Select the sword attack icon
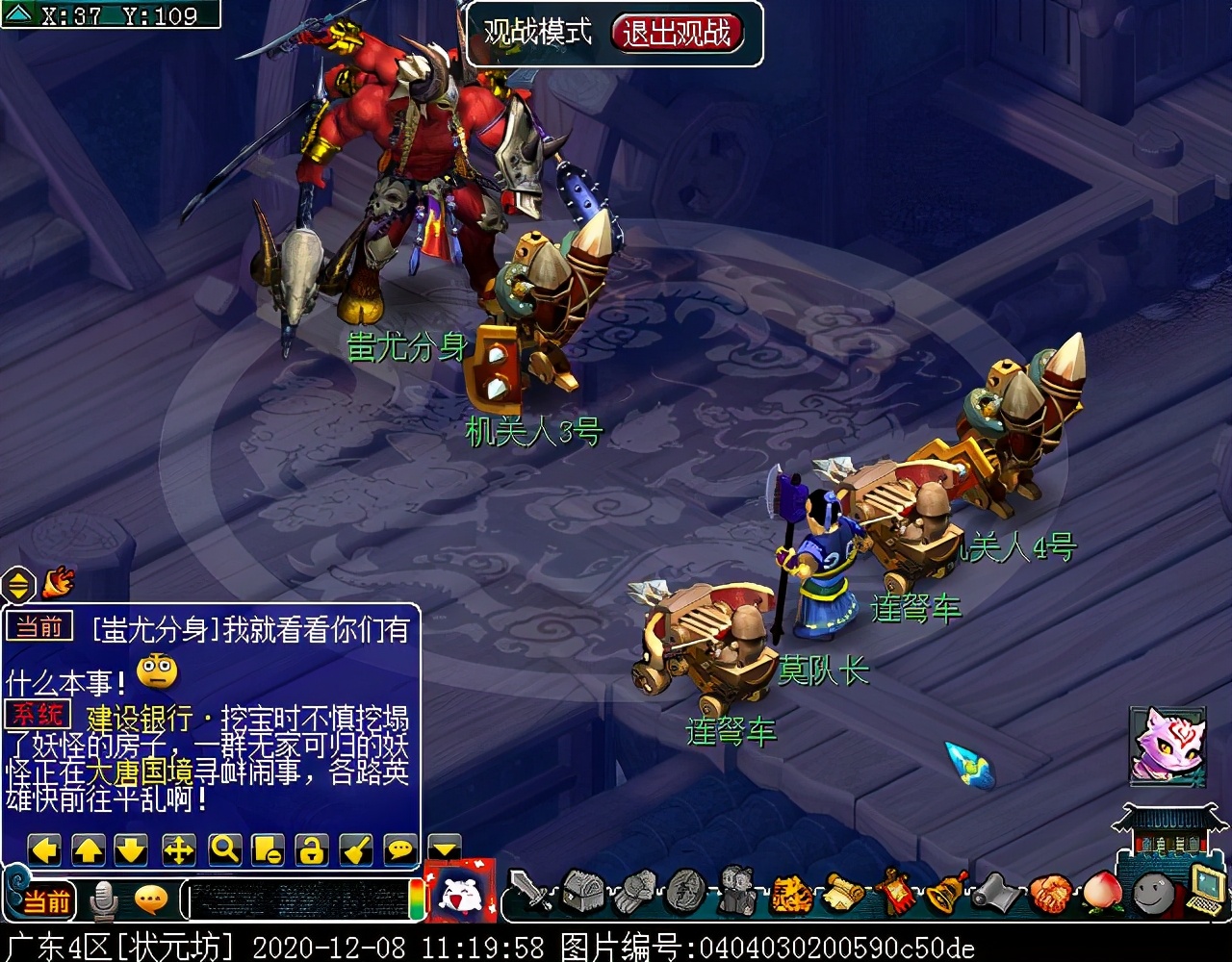1232x962 pixels. pos(529,892)
